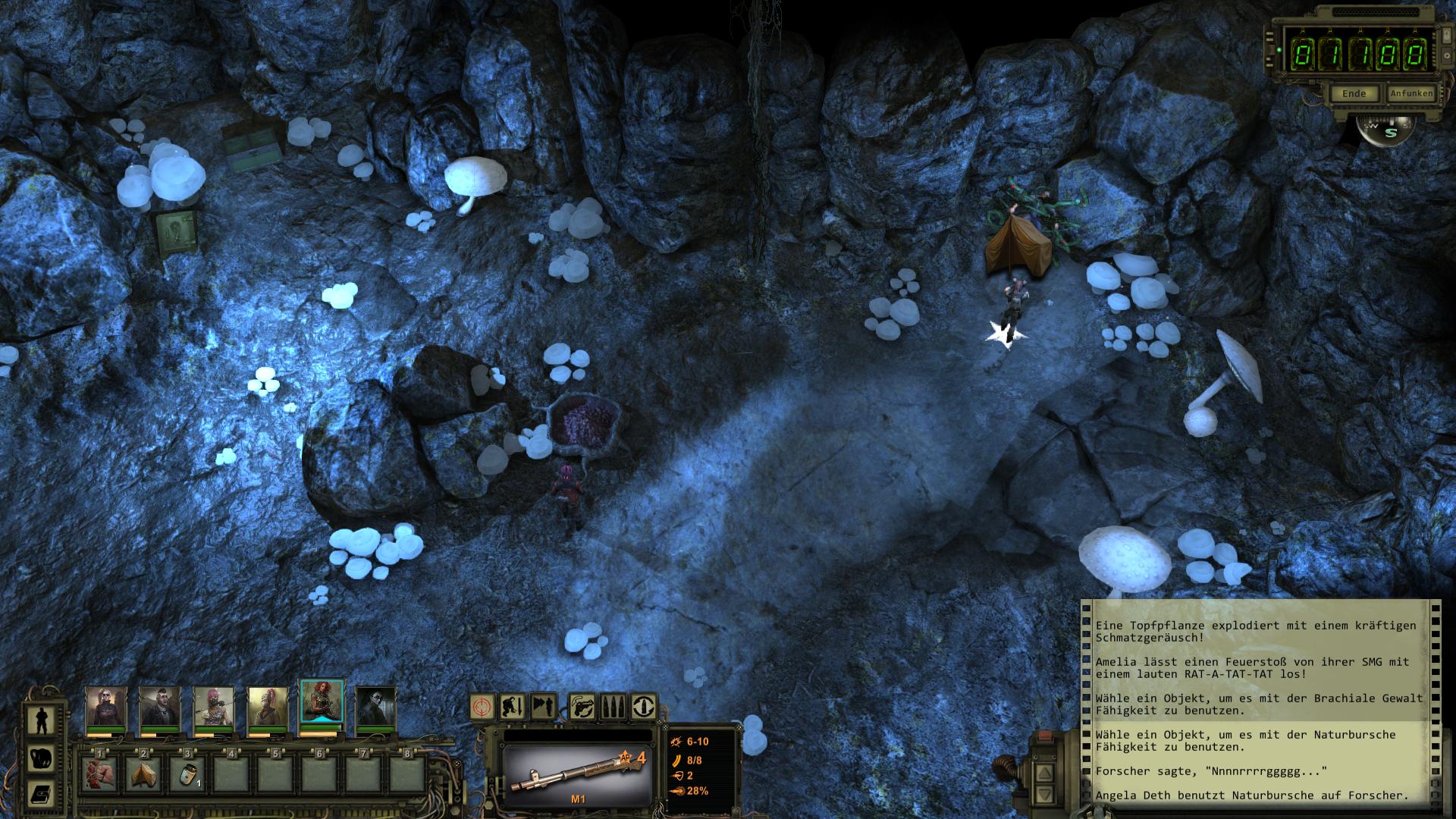The width and height of the screenshot is (1456, 819).
Task: Open the logbook journal icon
Action: point(40,794)
